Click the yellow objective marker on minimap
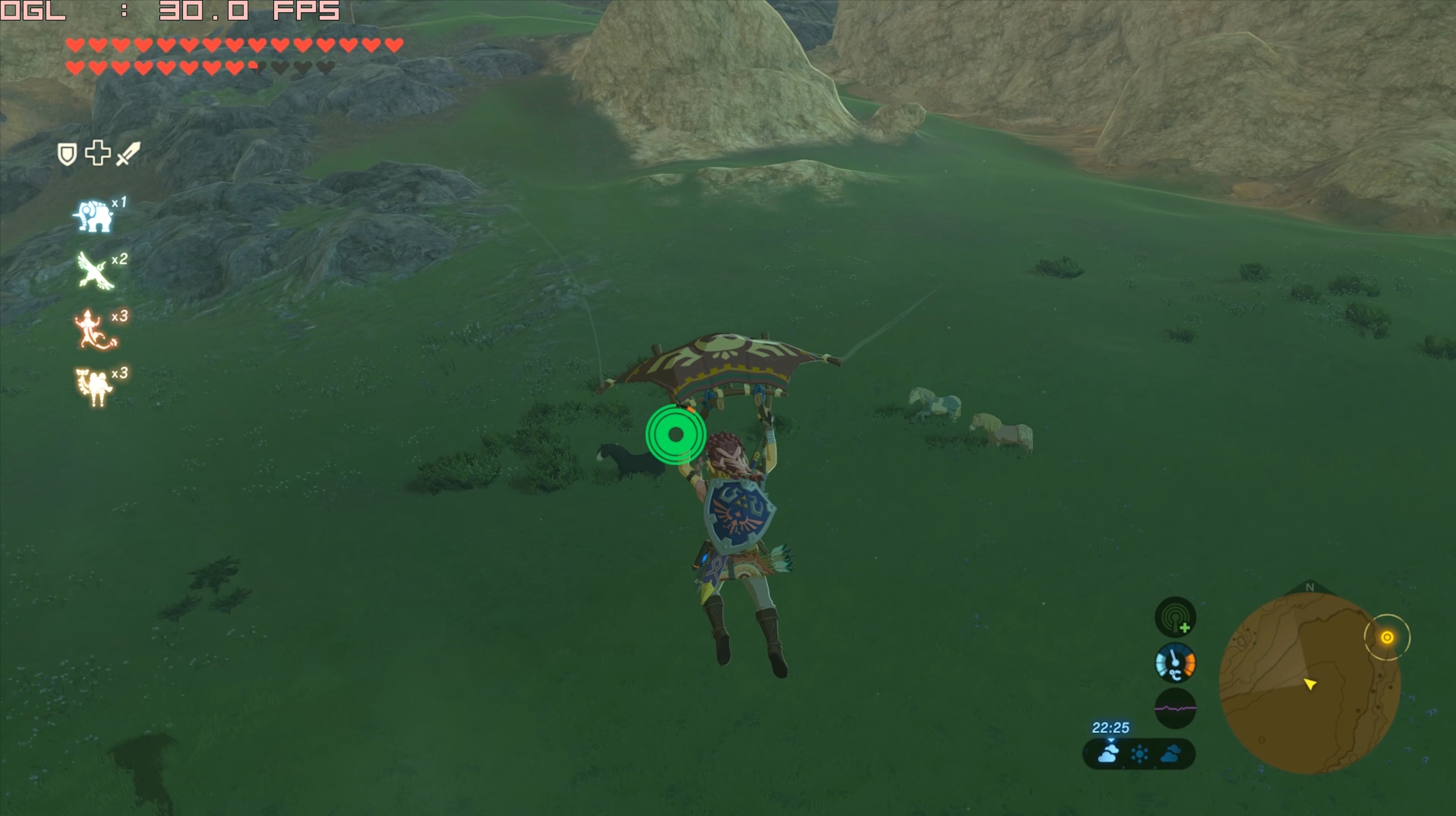Viewport: 1456px width, 816px height. tap(1387, 637)
